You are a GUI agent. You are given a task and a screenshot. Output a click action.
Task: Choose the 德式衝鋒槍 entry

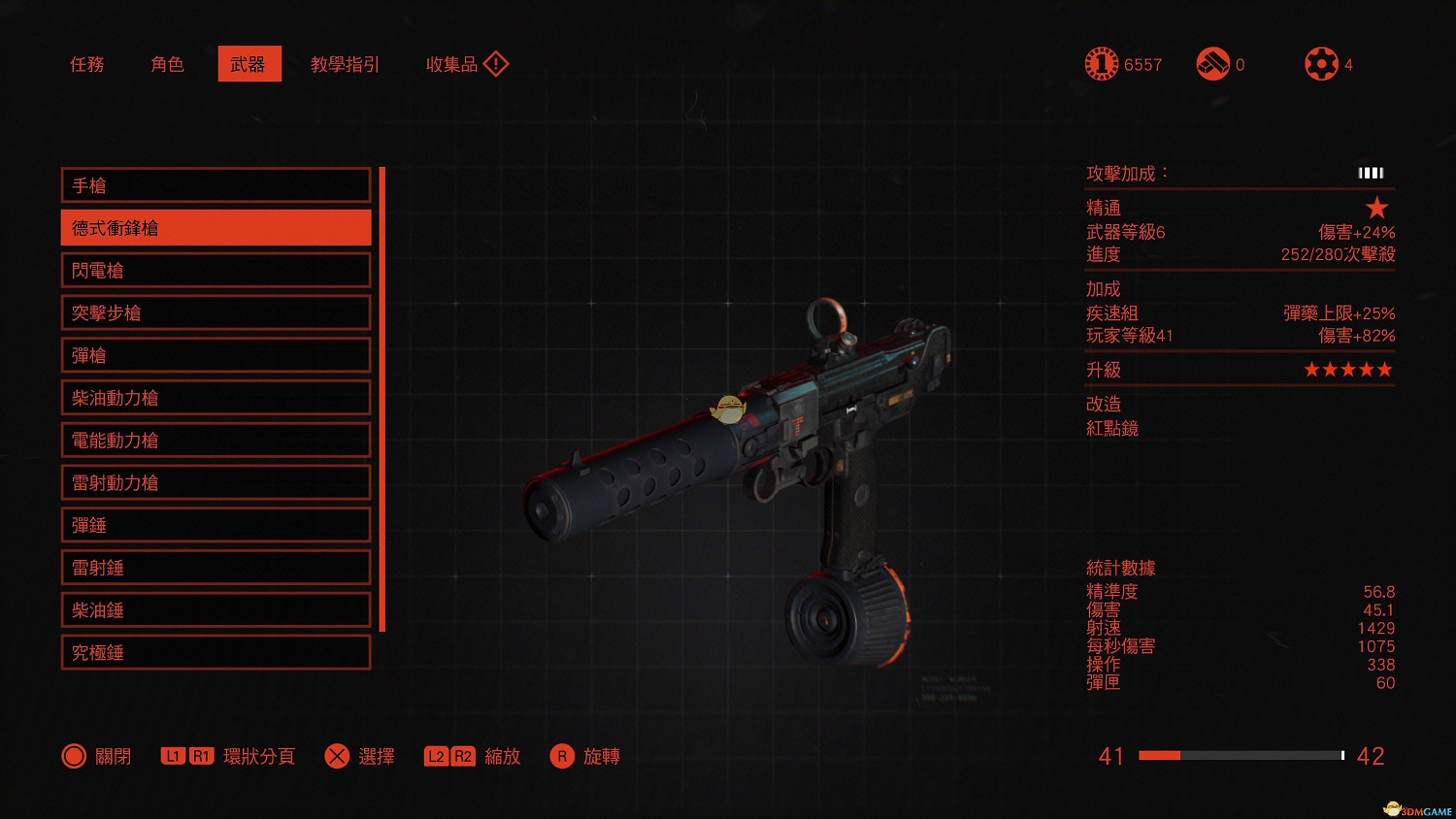(215, 228)
